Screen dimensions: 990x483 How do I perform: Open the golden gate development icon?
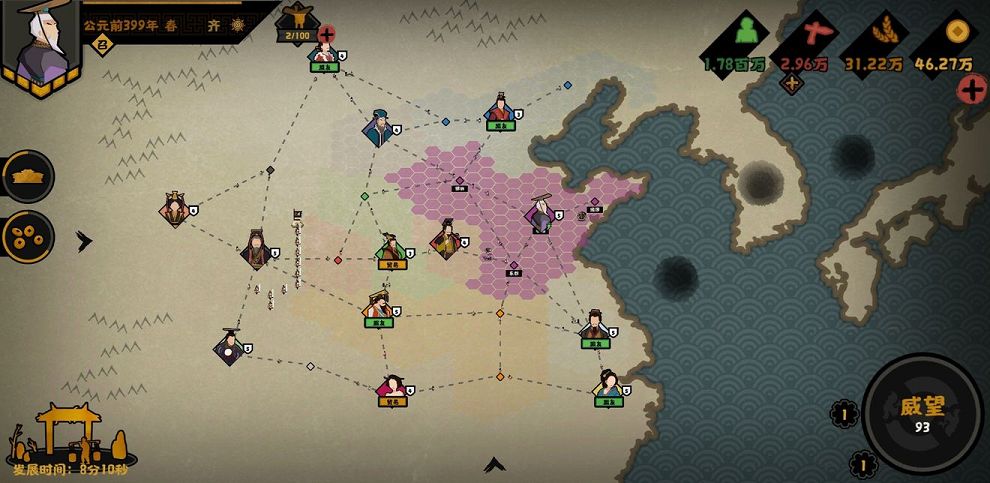(x=68, y=430)
